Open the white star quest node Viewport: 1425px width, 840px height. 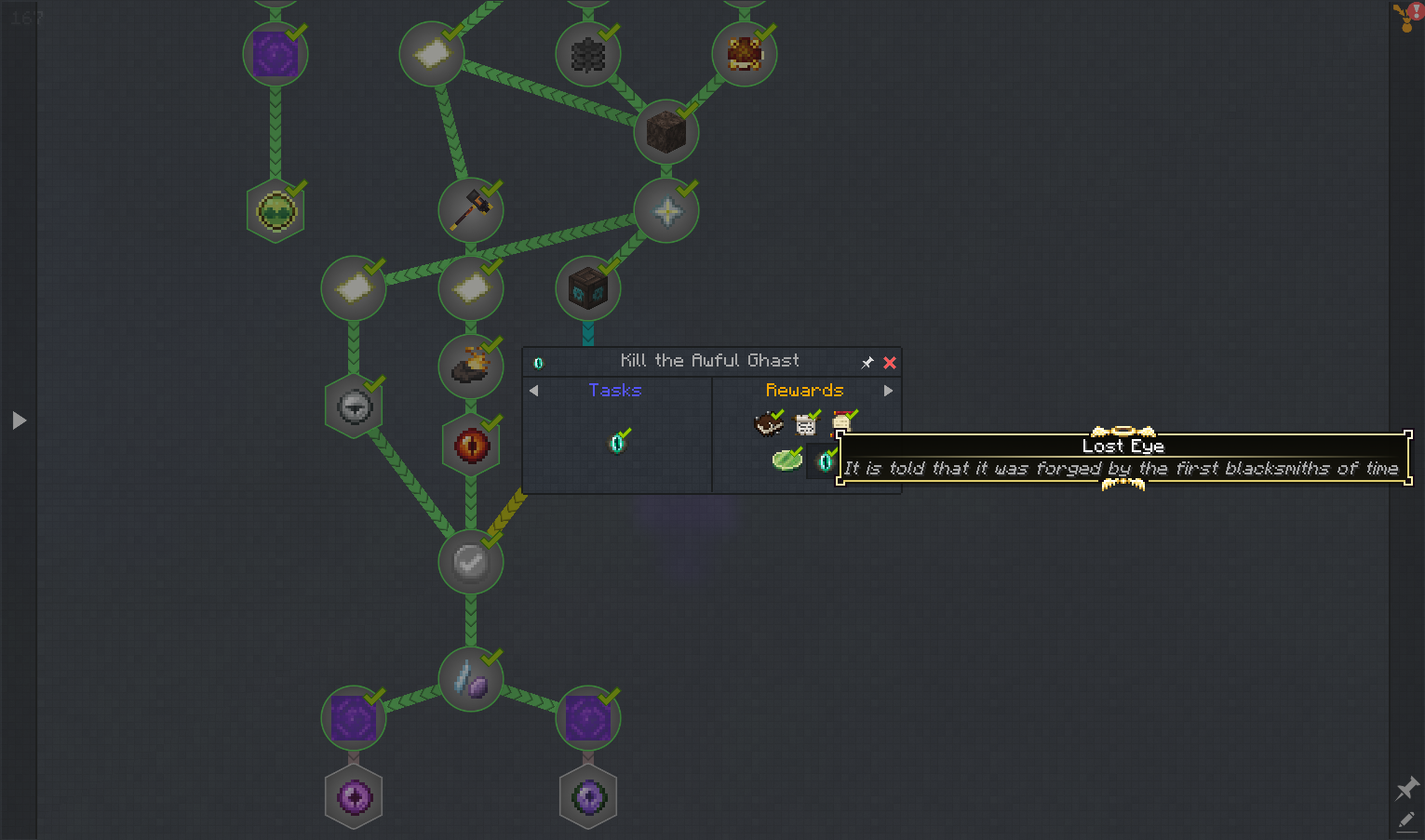click(666, 211)
